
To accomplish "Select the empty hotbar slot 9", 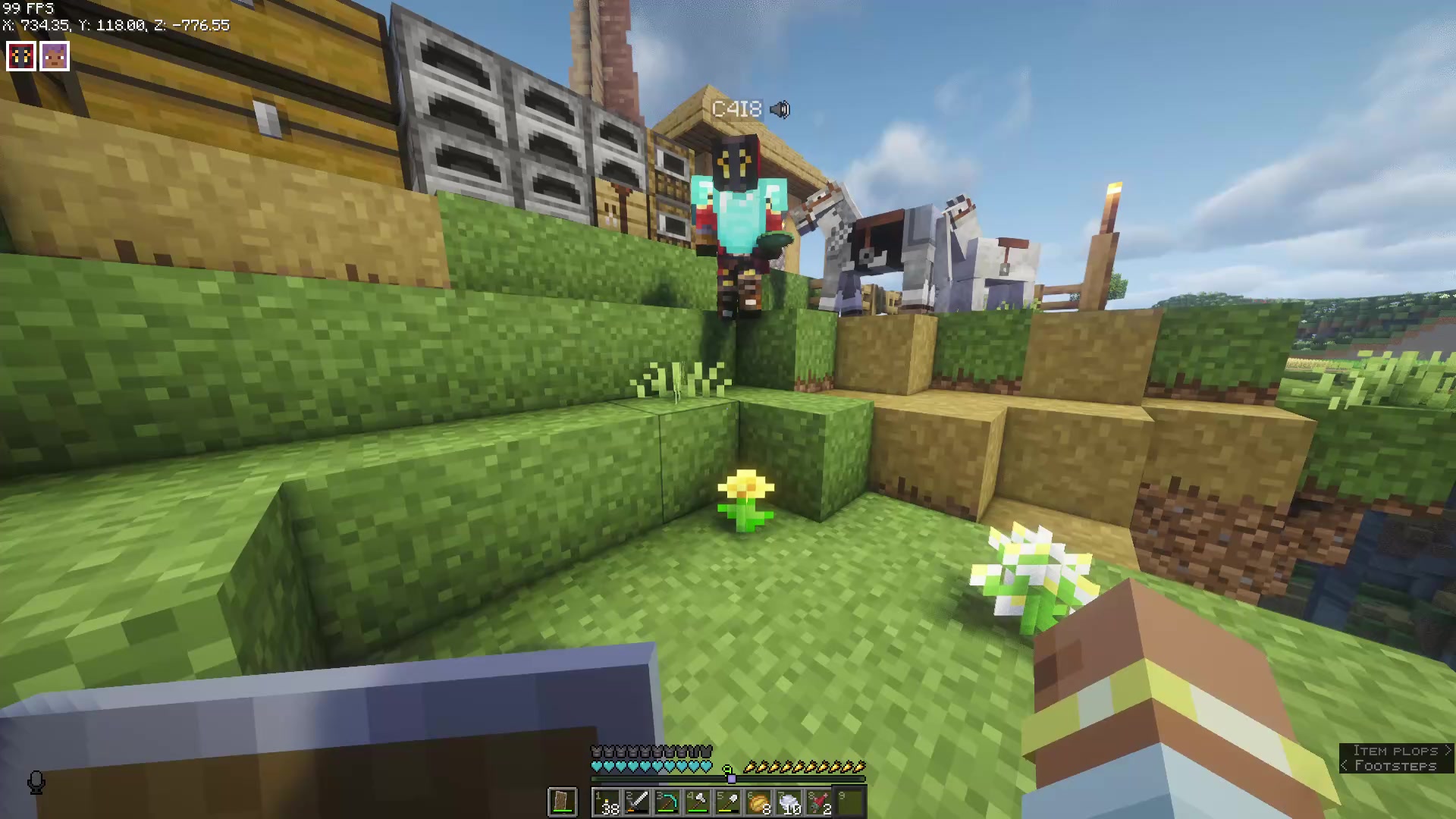I will [849, 802].
